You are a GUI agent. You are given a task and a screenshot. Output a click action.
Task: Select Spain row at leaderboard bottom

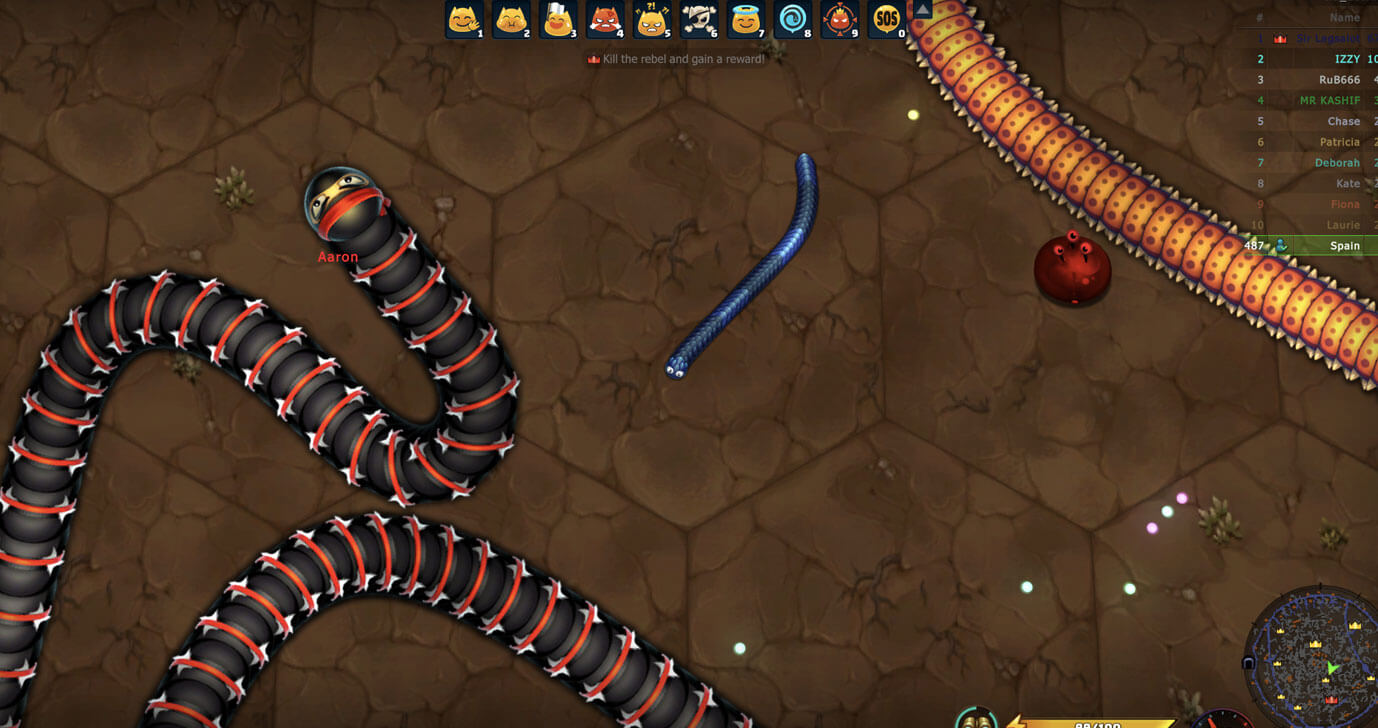tap(1345, 246)
